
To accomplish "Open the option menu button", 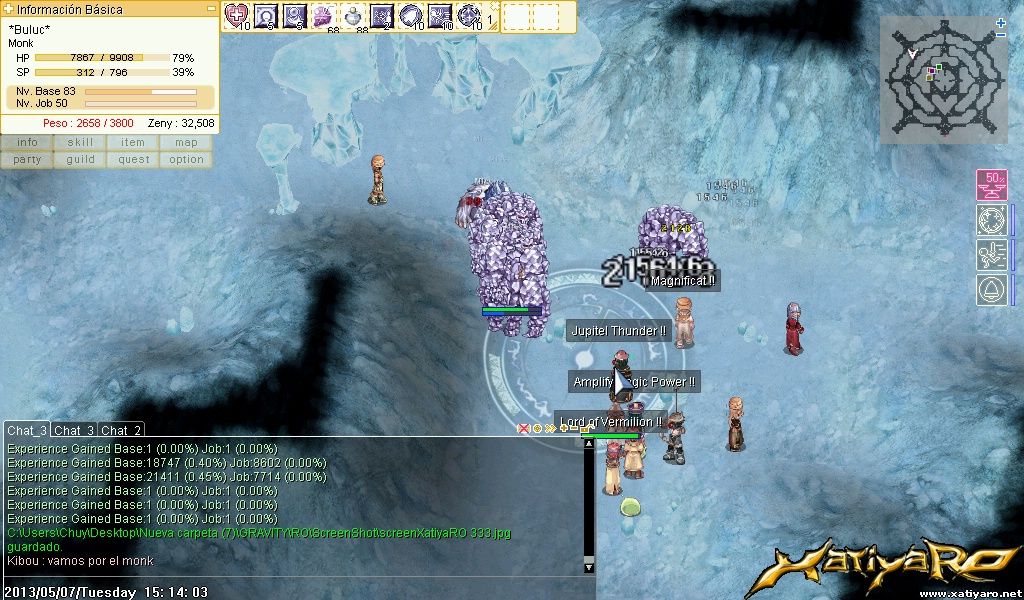I will [x=186, y=160].
